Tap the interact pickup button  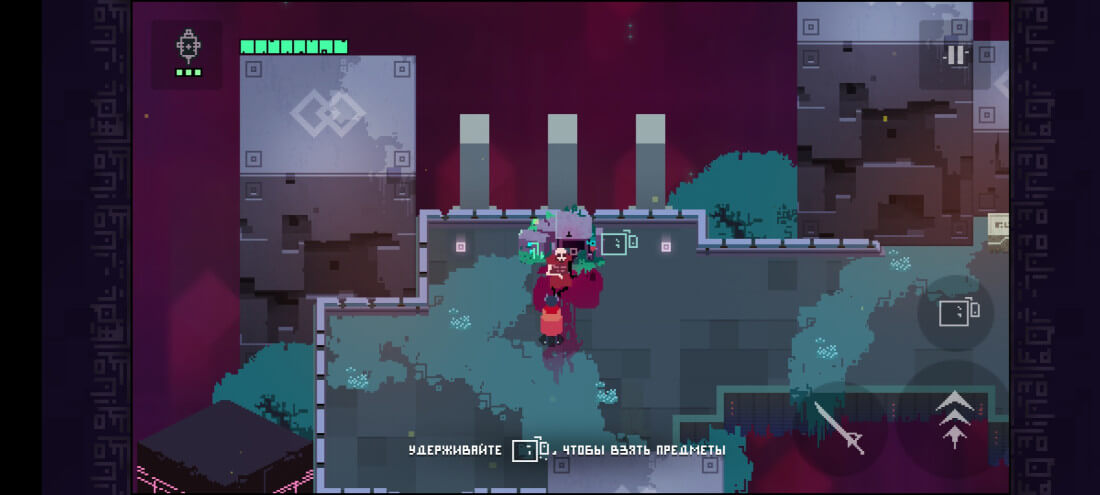click(x=955, y=313)
